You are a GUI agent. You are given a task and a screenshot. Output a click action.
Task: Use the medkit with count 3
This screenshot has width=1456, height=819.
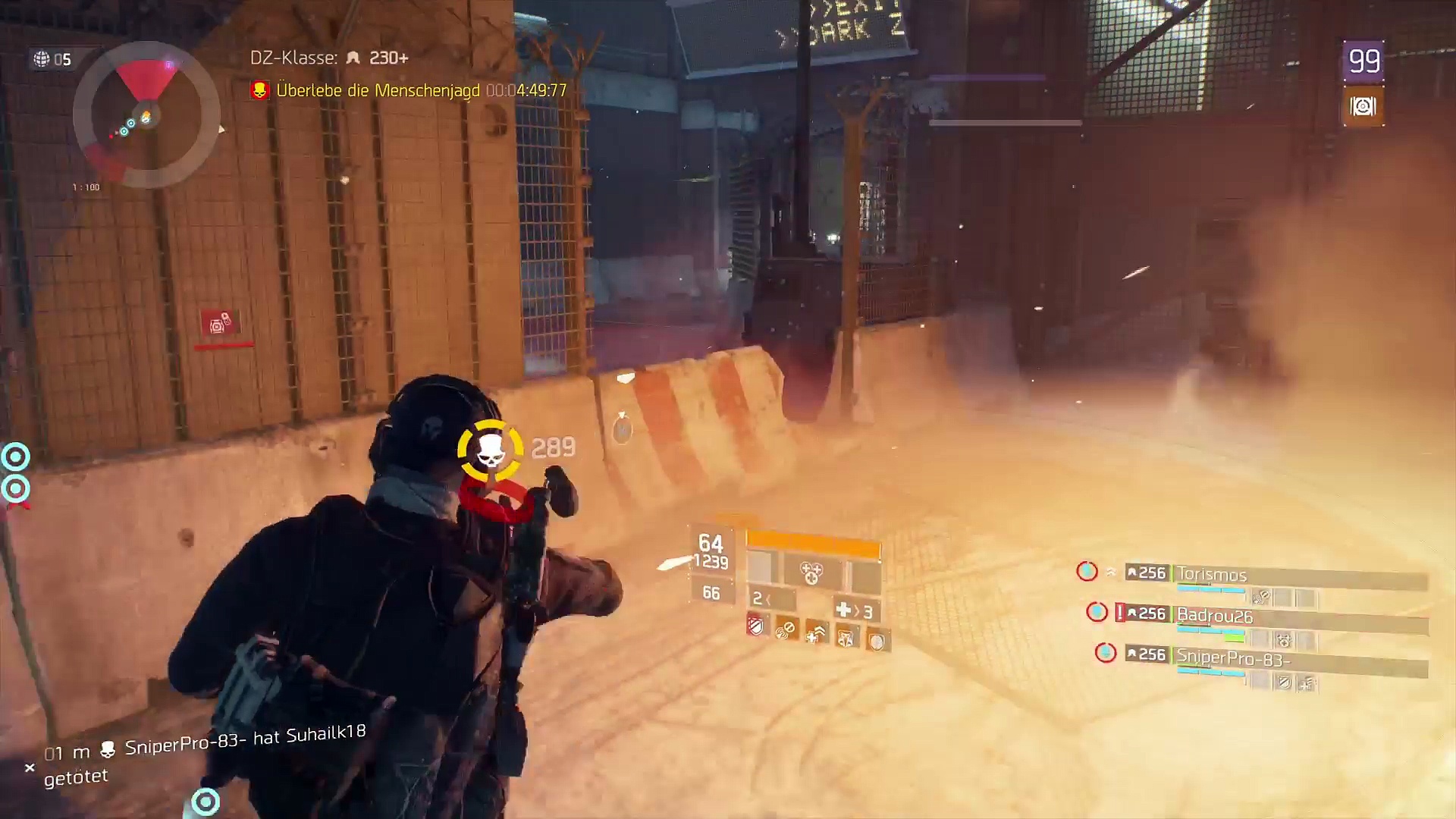(853, 610)
